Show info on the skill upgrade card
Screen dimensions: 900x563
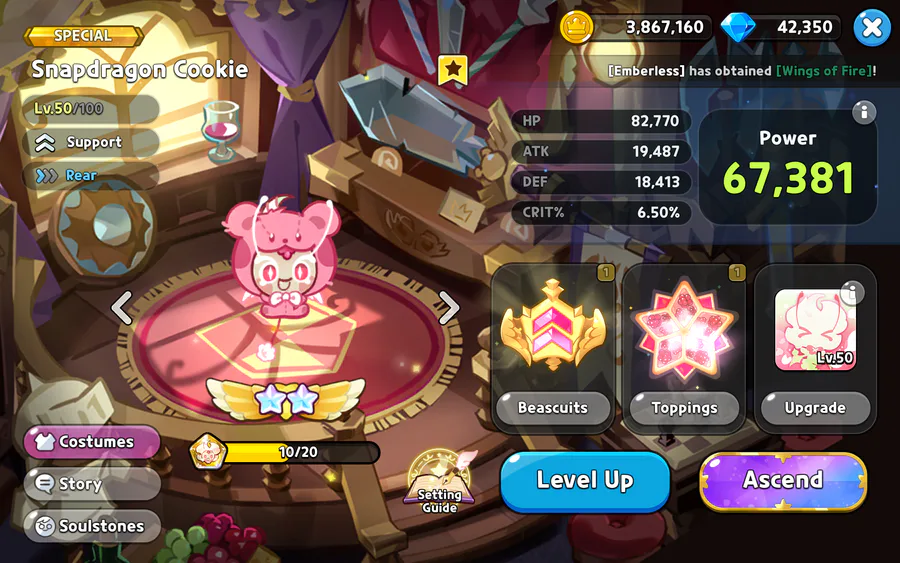click(852, 292)
